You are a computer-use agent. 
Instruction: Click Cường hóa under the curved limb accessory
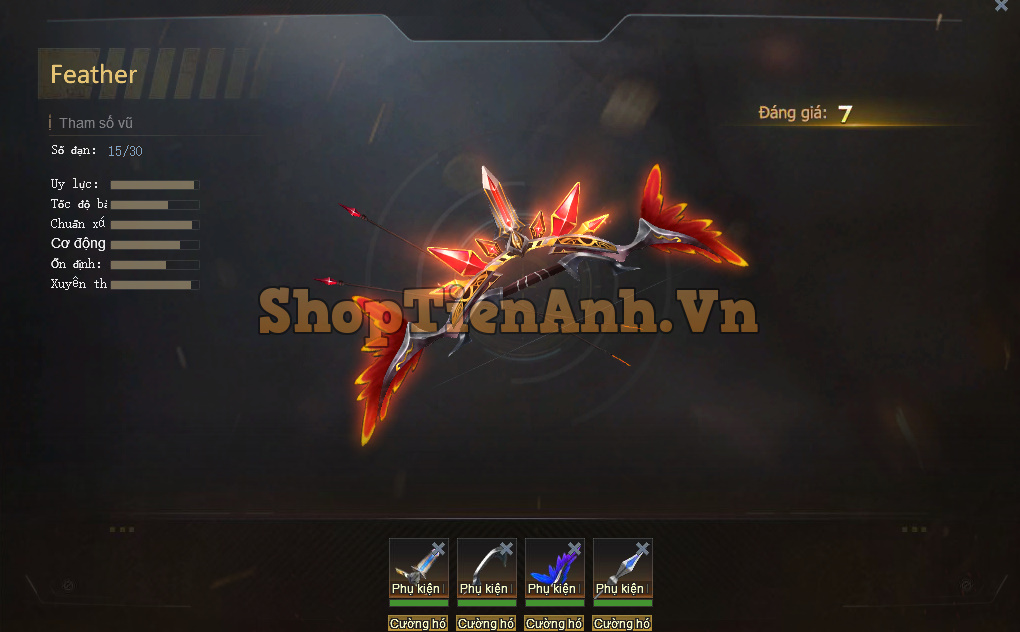(487, 624)
